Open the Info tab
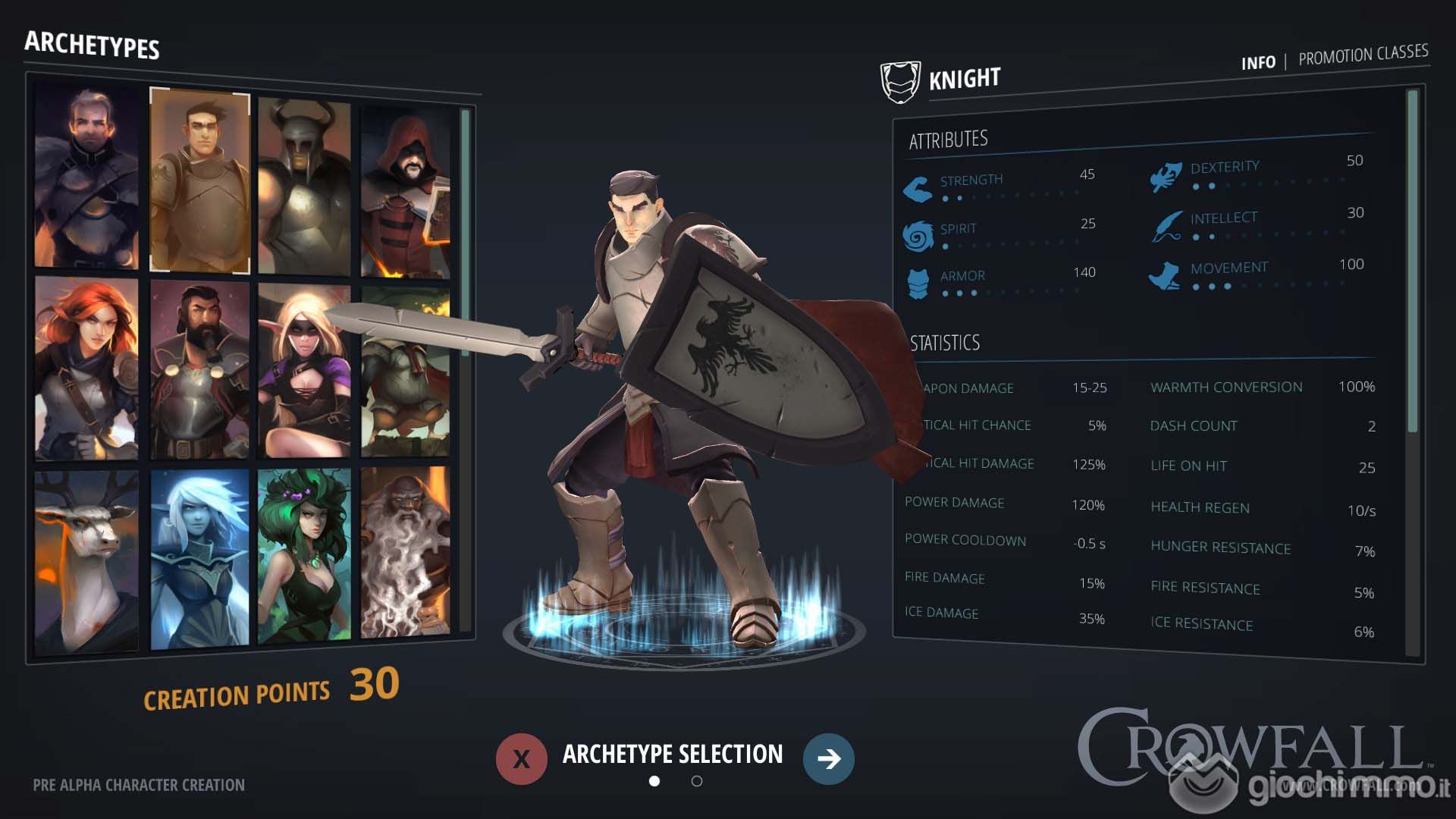The image size is (1456, 819). (1257, 63)
